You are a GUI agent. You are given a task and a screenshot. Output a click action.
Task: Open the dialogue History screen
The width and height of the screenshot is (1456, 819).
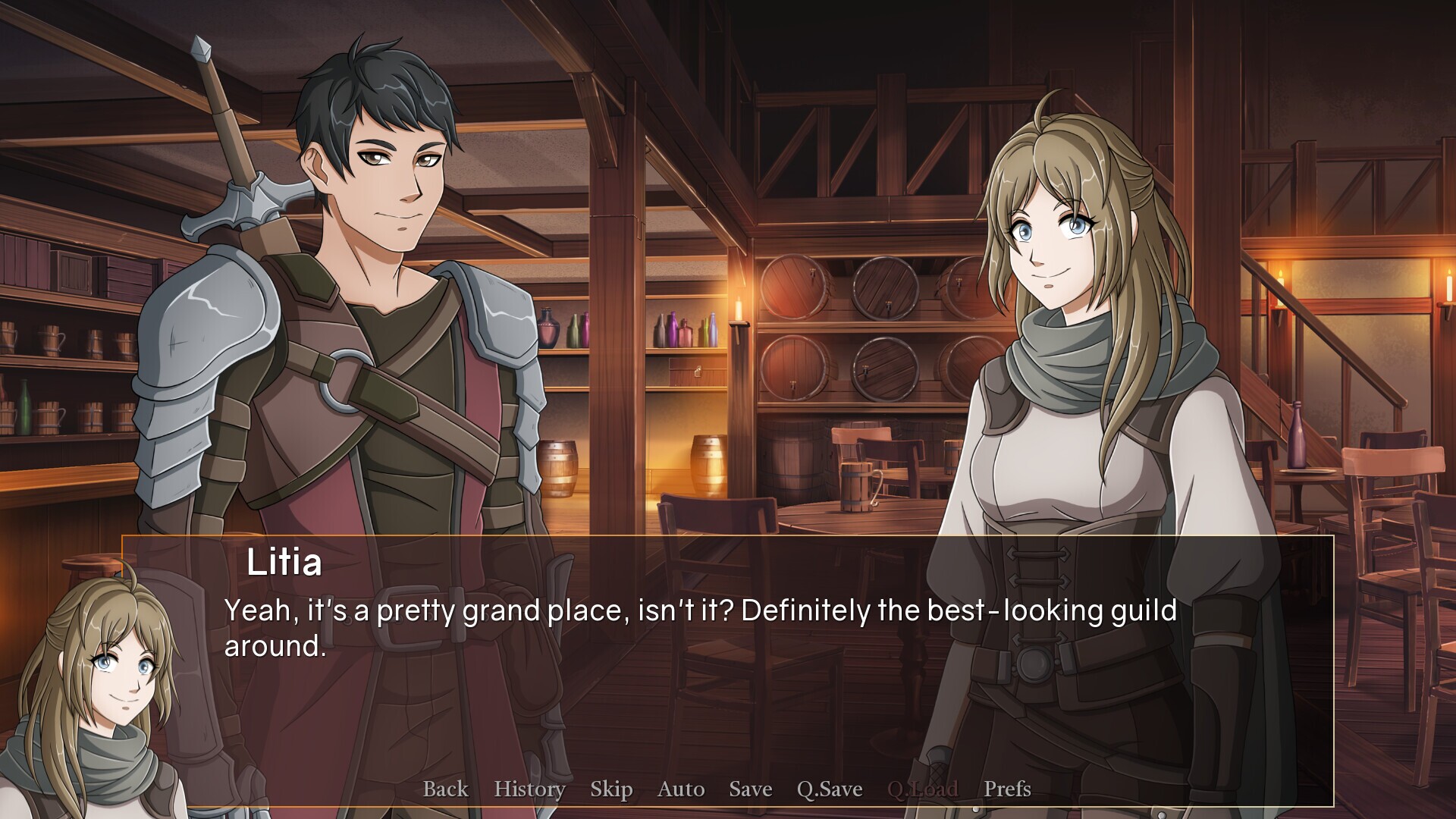point(529,789)
